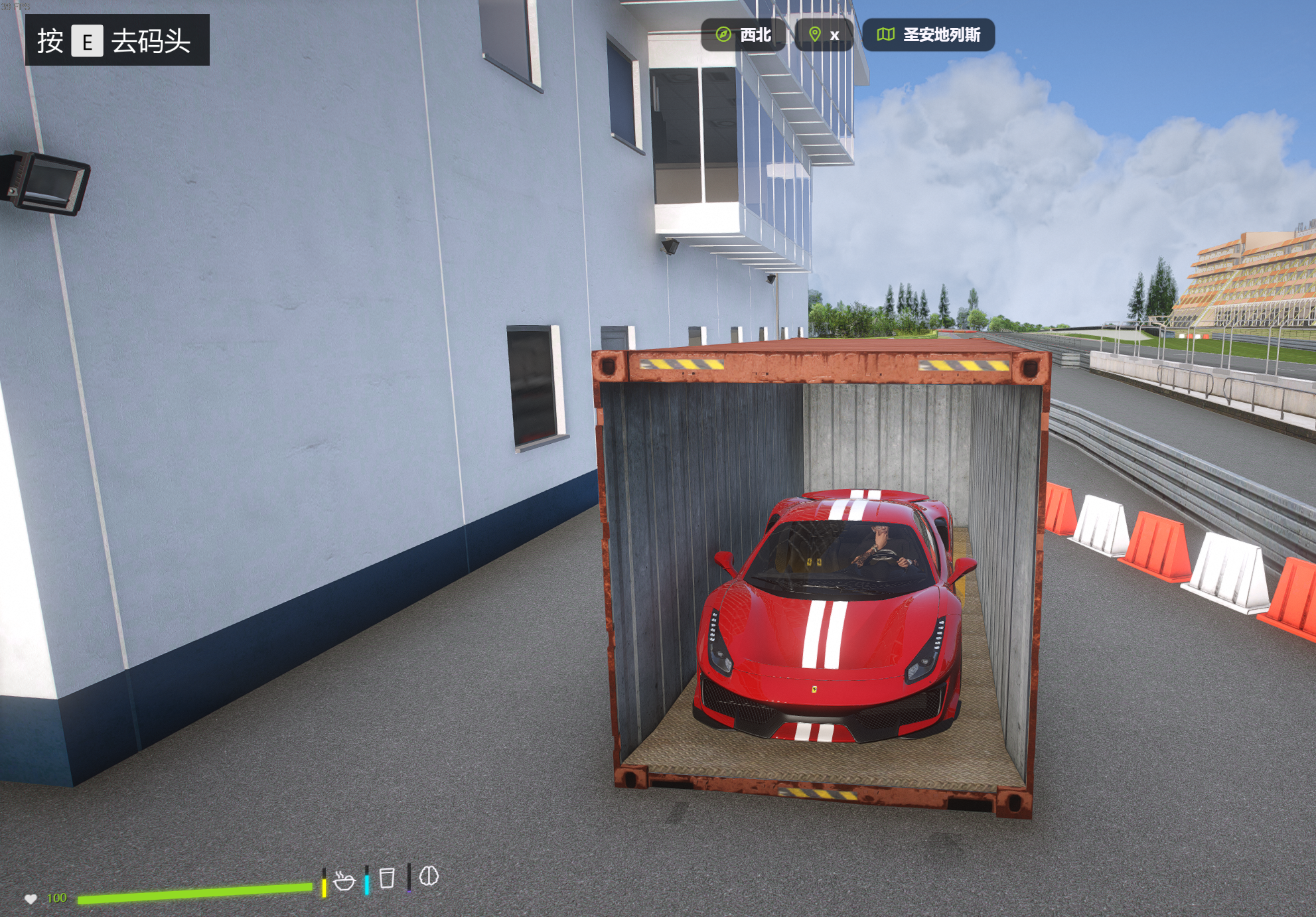Click the brain stress status icon
1316x917 pixels.
point(429,876)
